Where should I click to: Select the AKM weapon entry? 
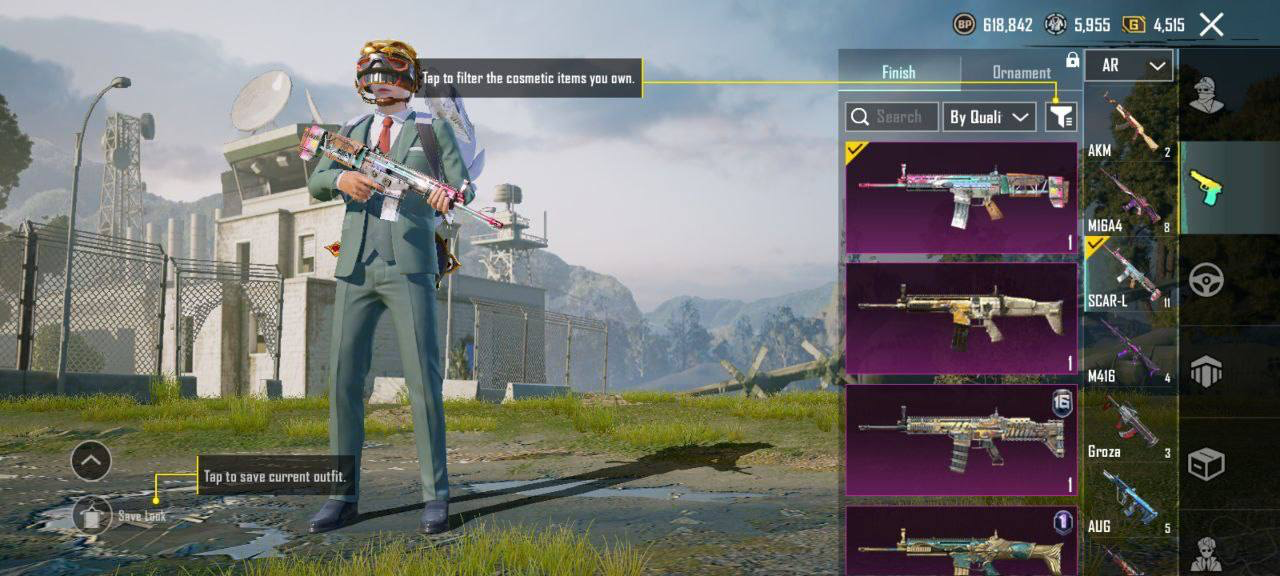click(x=1130, y=124)
